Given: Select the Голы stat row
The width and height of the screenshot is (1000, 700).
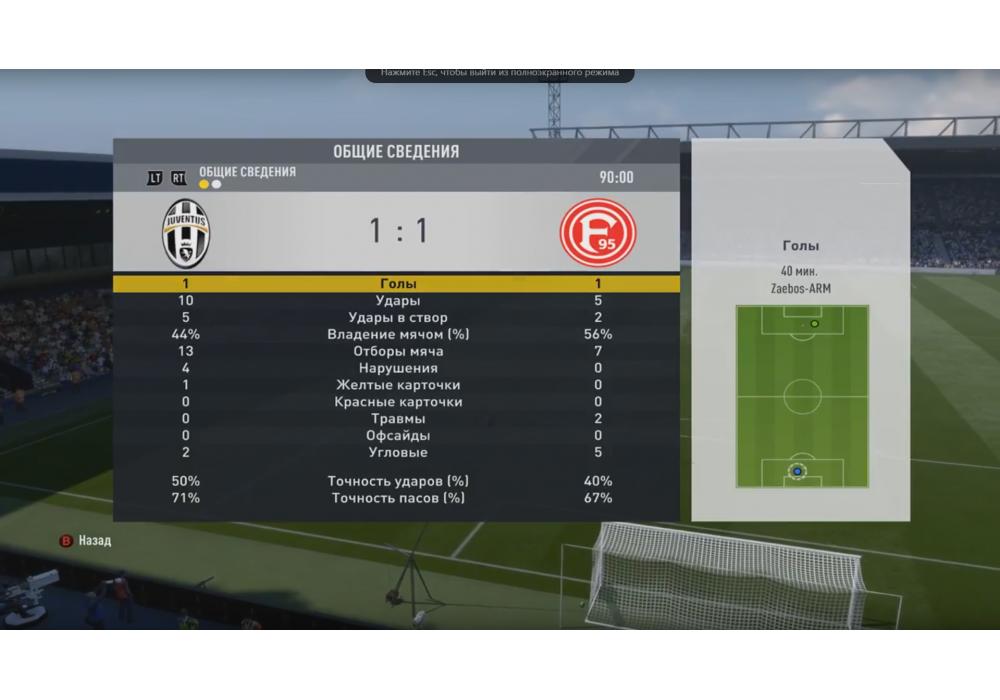Looking at the screenshot, I should pos(397,284).
